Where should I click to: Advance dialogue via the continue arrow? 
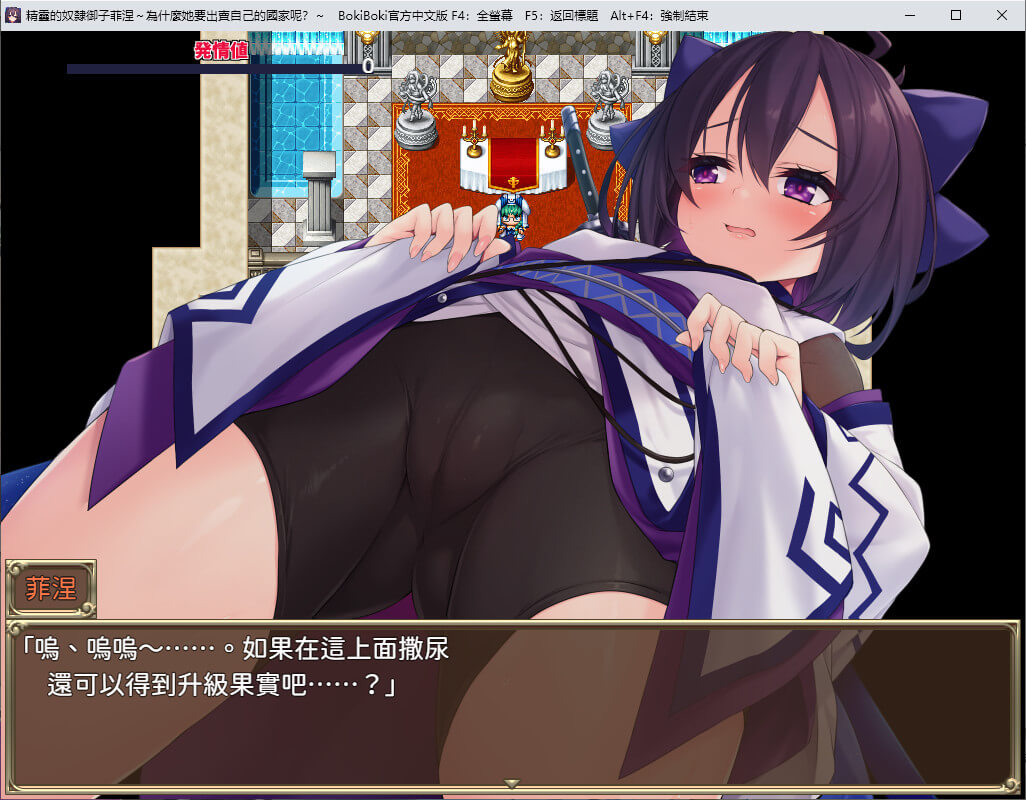click(512, 783)
